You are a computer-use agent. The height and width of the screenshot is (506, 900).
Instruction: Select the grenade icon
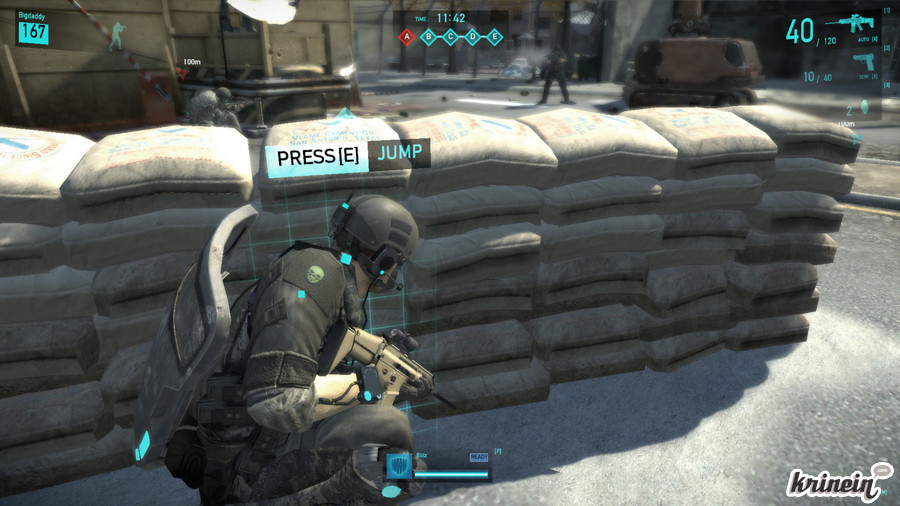click(863, 109)
